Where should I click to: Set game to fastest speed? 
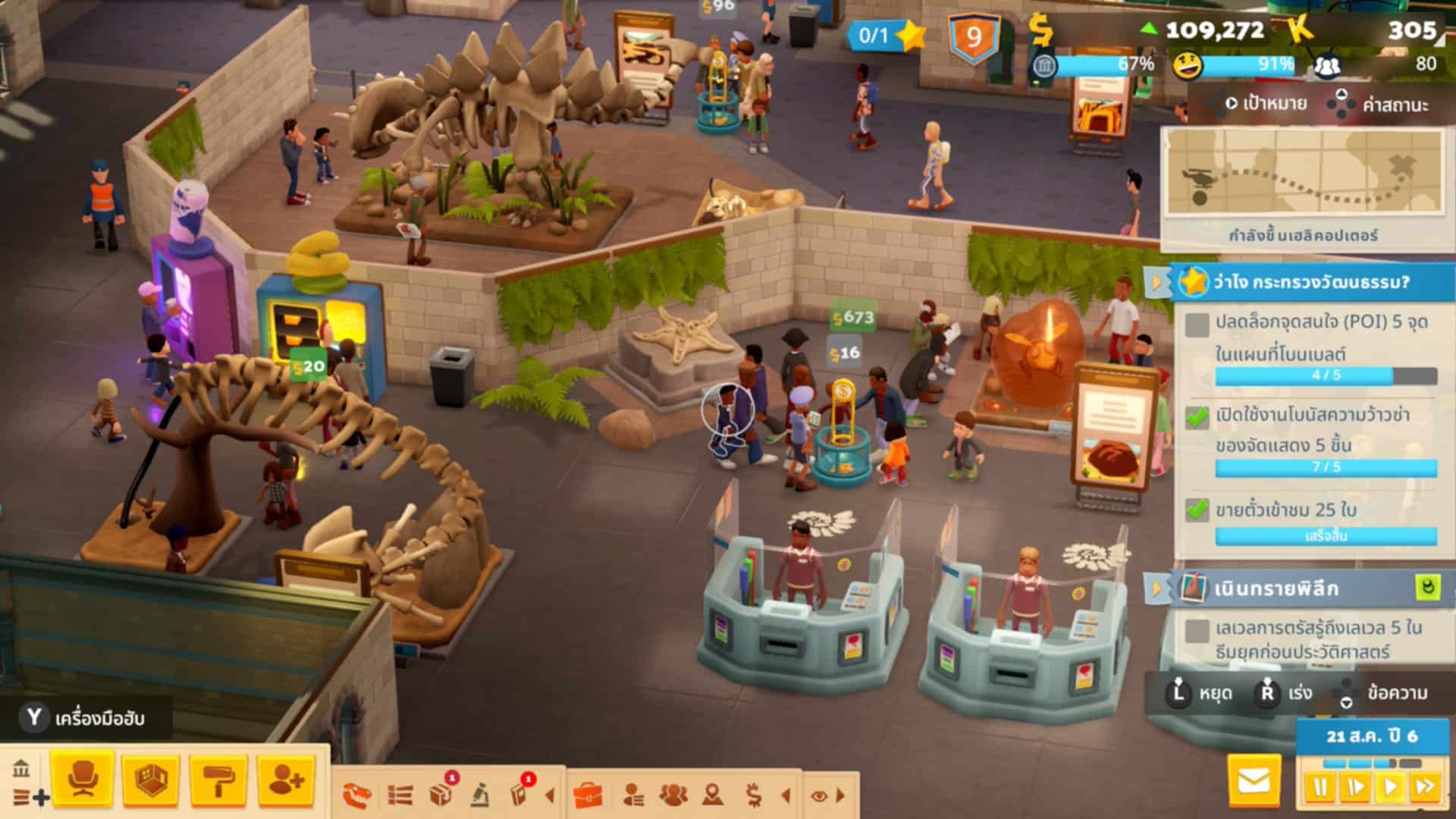coord(1426,788)
